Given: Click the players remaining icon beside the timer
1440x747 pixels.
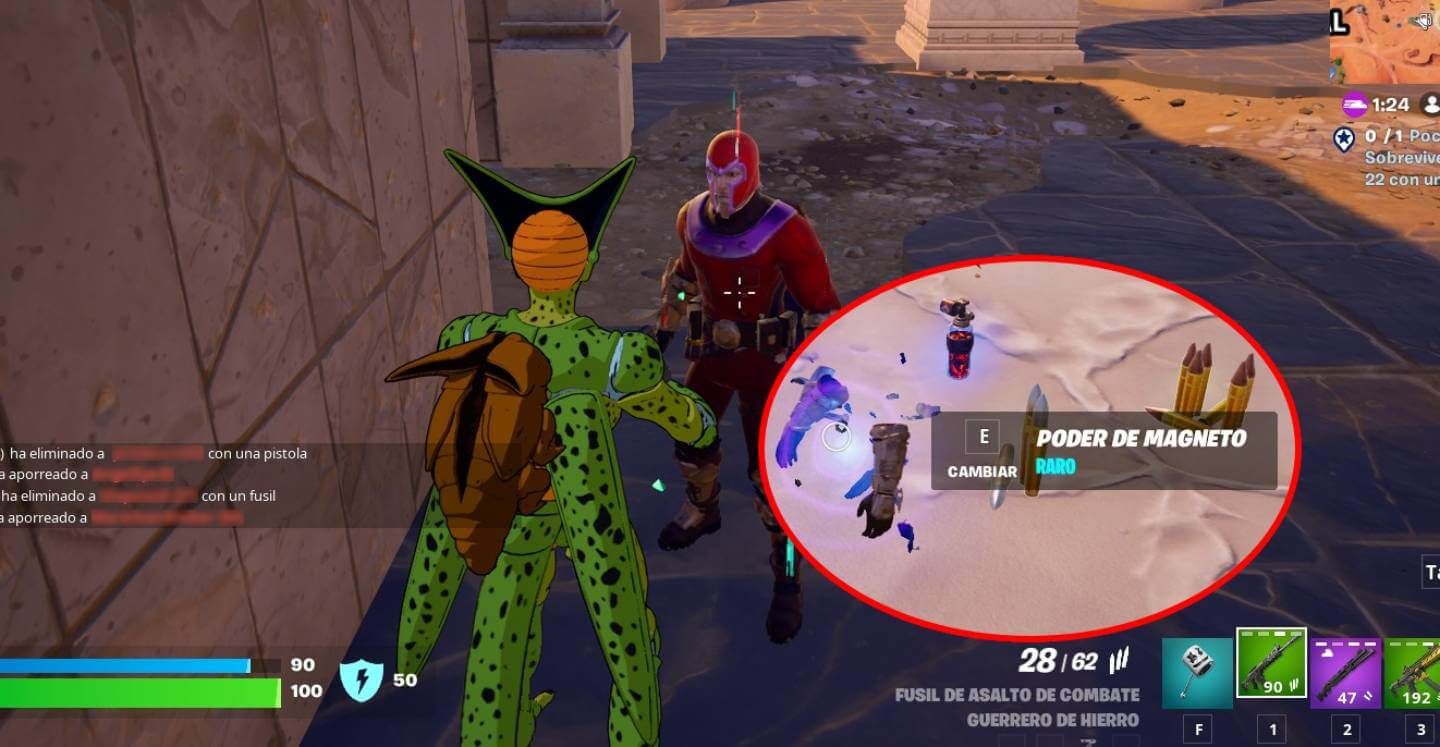Looking at the screenshot, I should click(x=1431, y=105).
